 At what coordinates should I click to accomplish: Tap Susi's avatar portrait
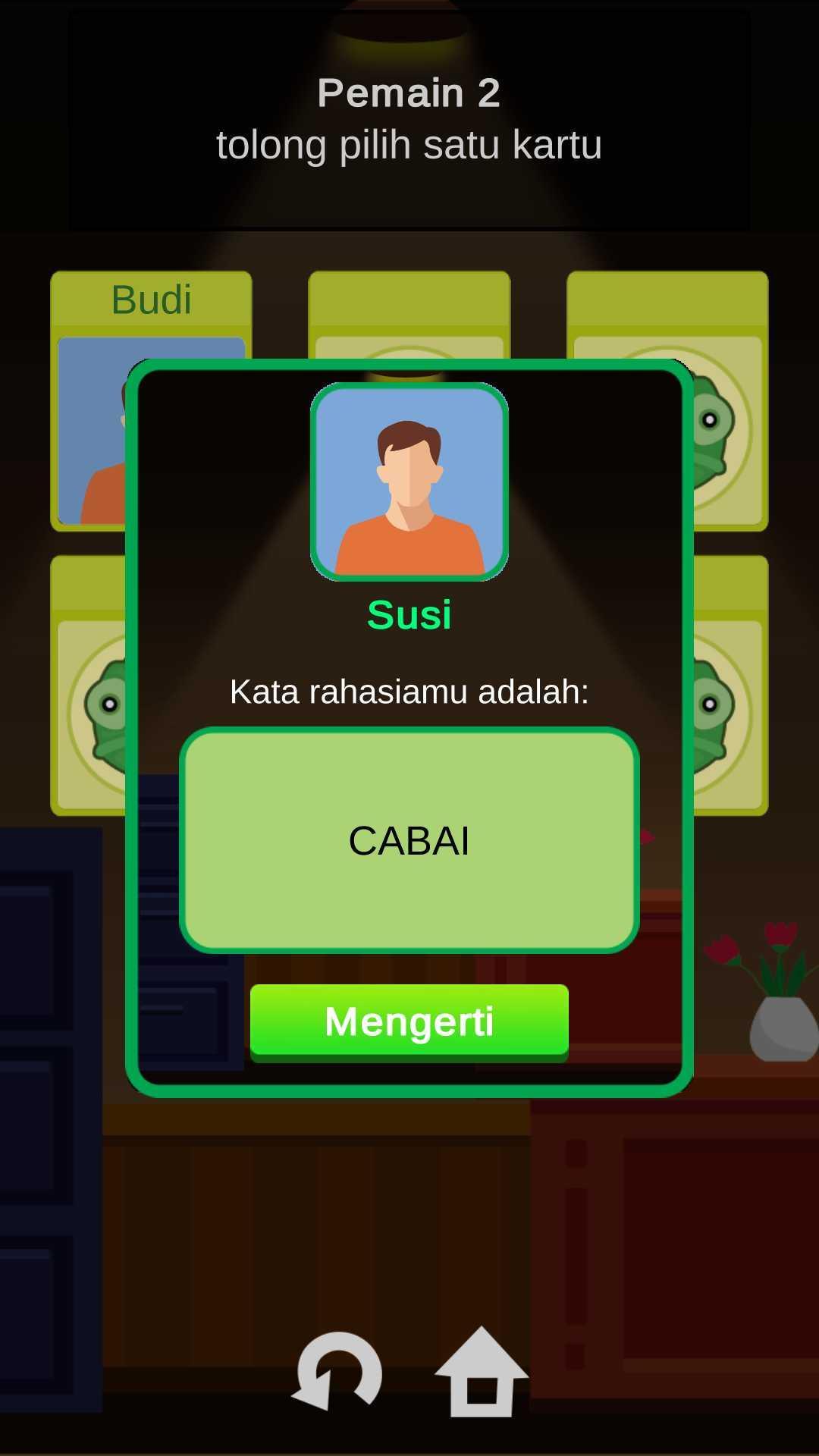[409, 482]
